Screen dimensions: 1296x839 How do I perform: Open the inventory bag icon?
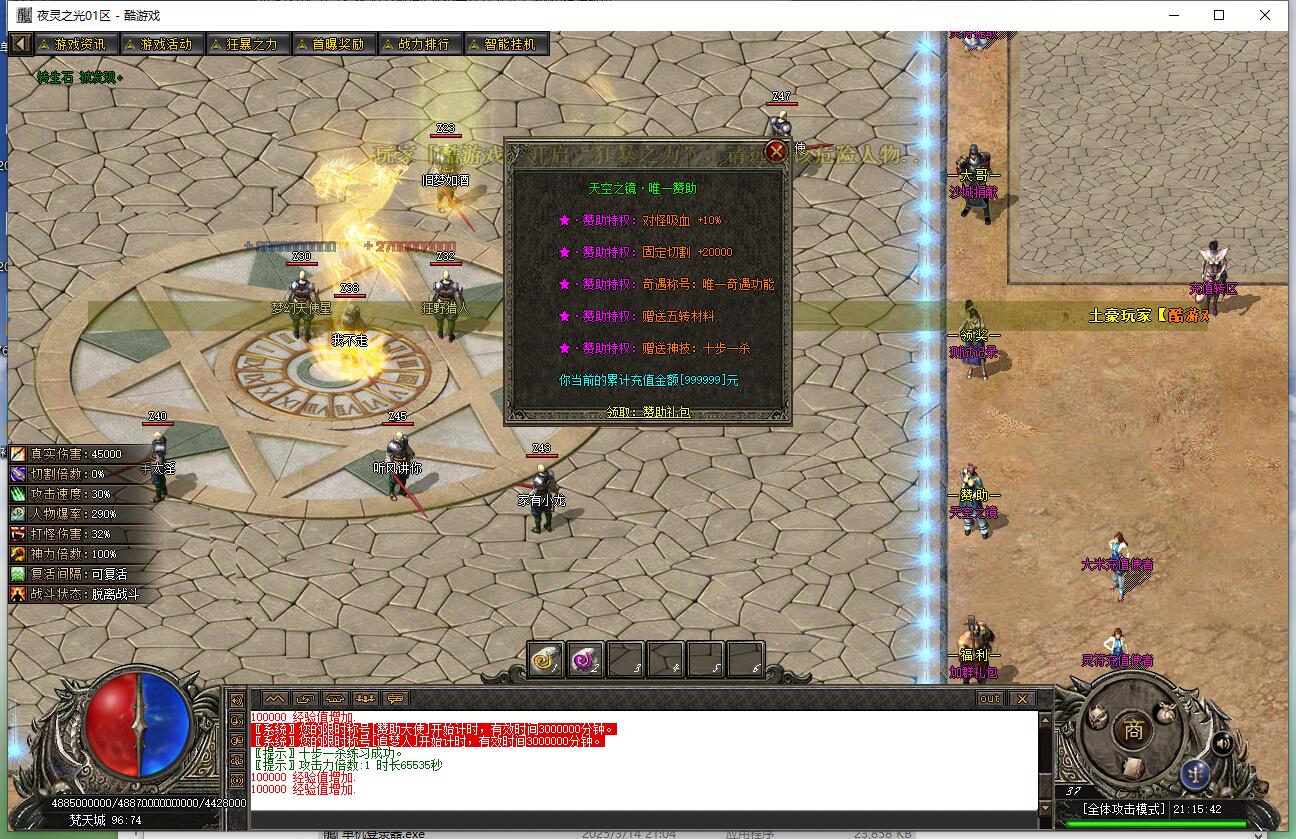pyautogui.click(x=1165, y=712)
